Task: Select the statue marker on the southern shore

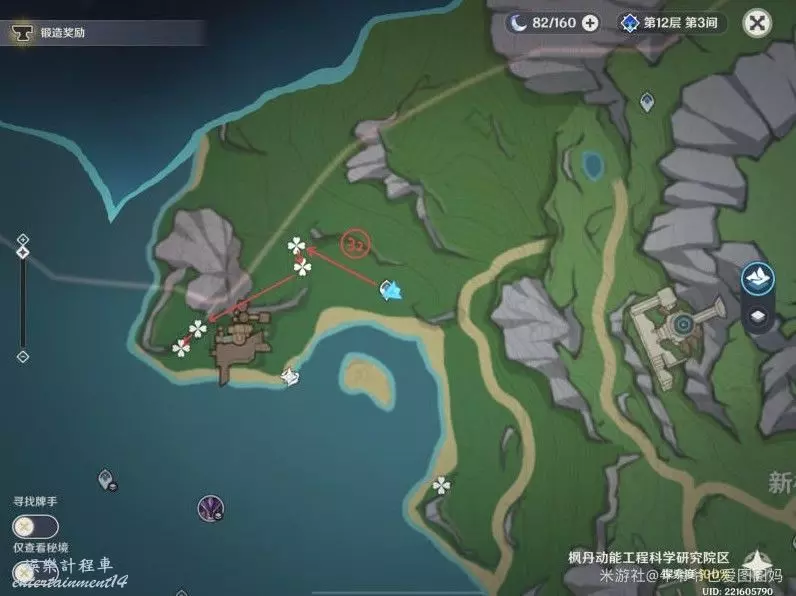Action: point(290,377)
